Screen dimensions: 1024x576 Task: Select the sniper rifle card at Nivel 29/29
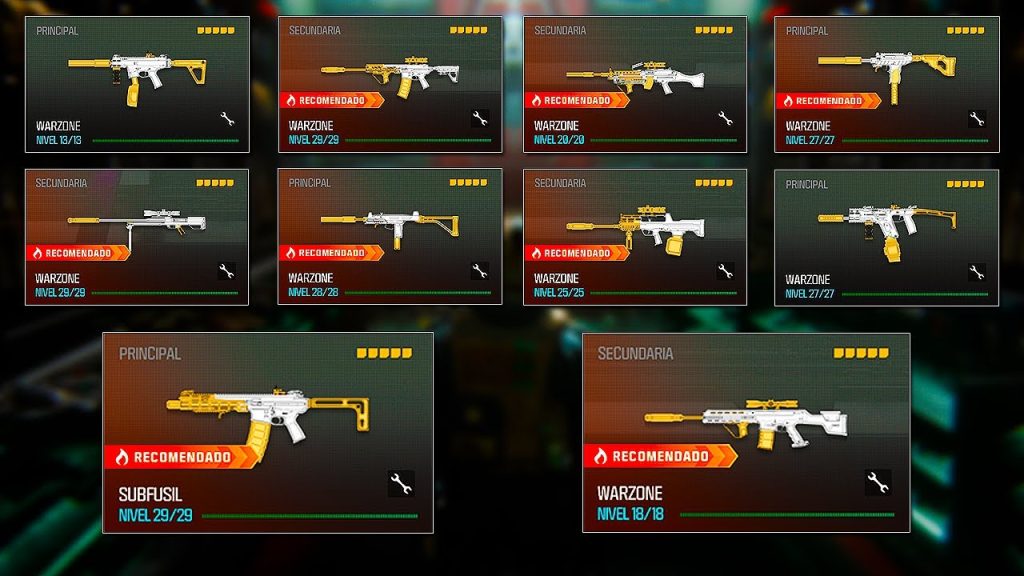(137, 236)
